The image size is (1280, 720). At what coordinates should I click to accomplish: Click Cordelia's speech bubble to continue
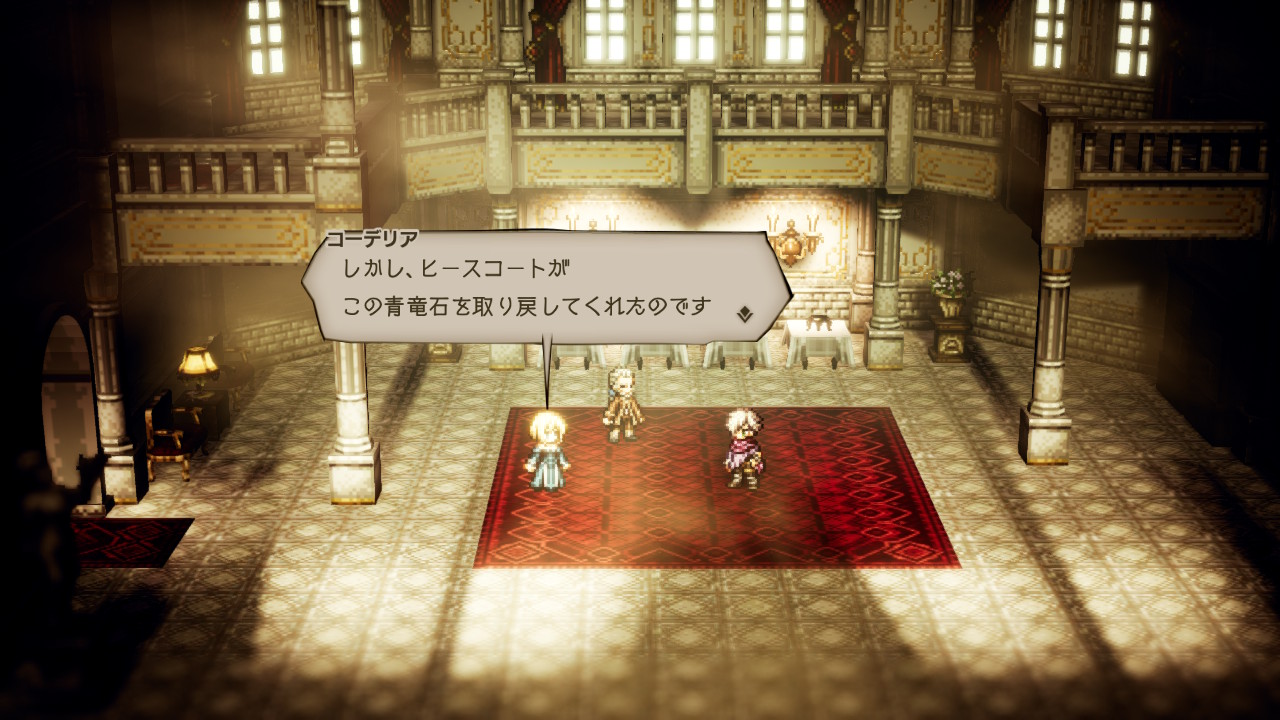pos(540,288)
